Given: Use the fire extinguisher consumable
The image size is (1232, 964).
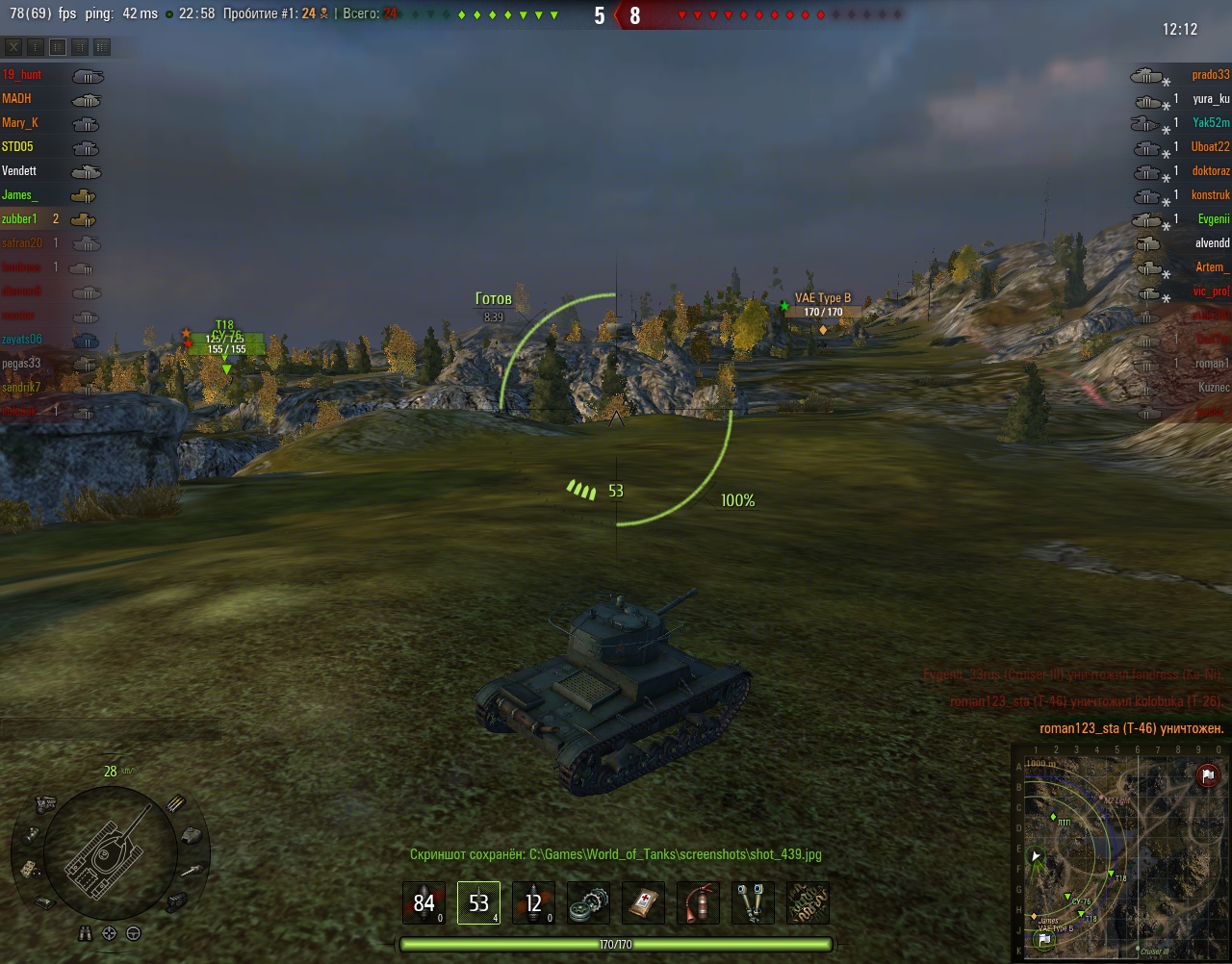Looking at the screenshot, I should point(698,903).
